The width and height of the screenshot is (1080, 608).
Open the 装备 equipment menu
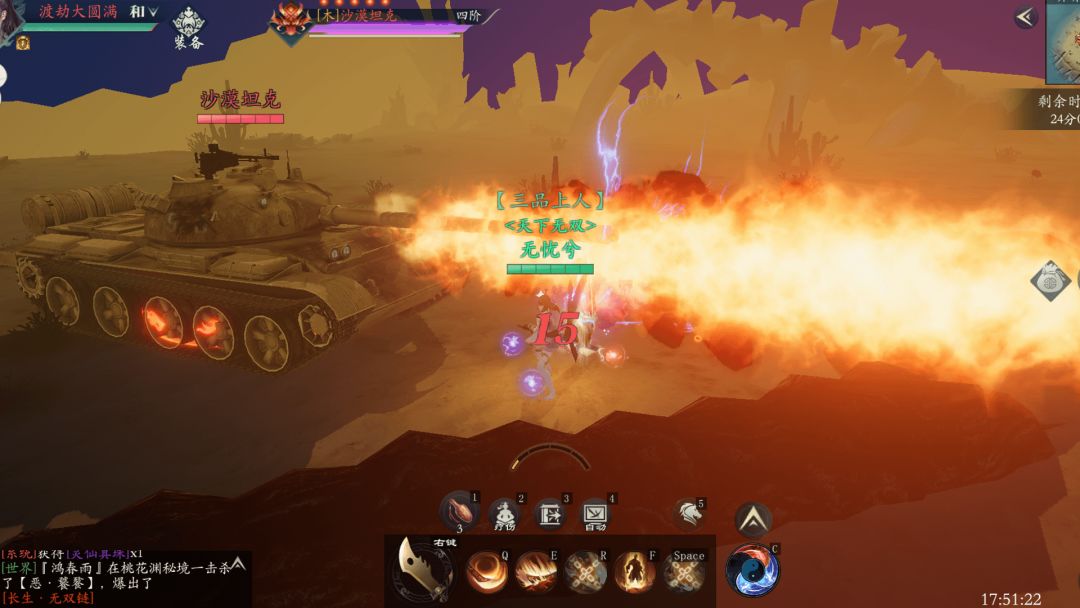189,27
